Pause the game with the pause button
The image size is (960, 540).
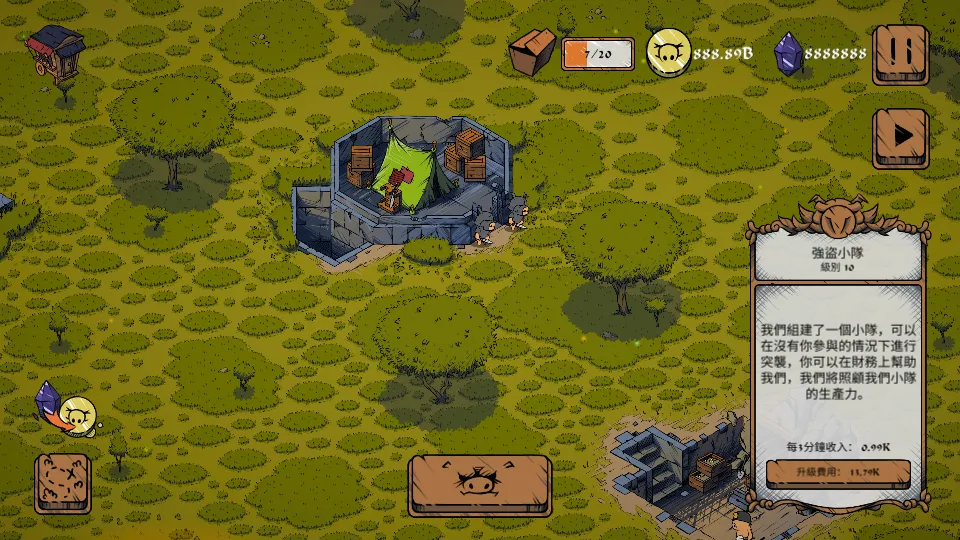[x=900, y=54]
